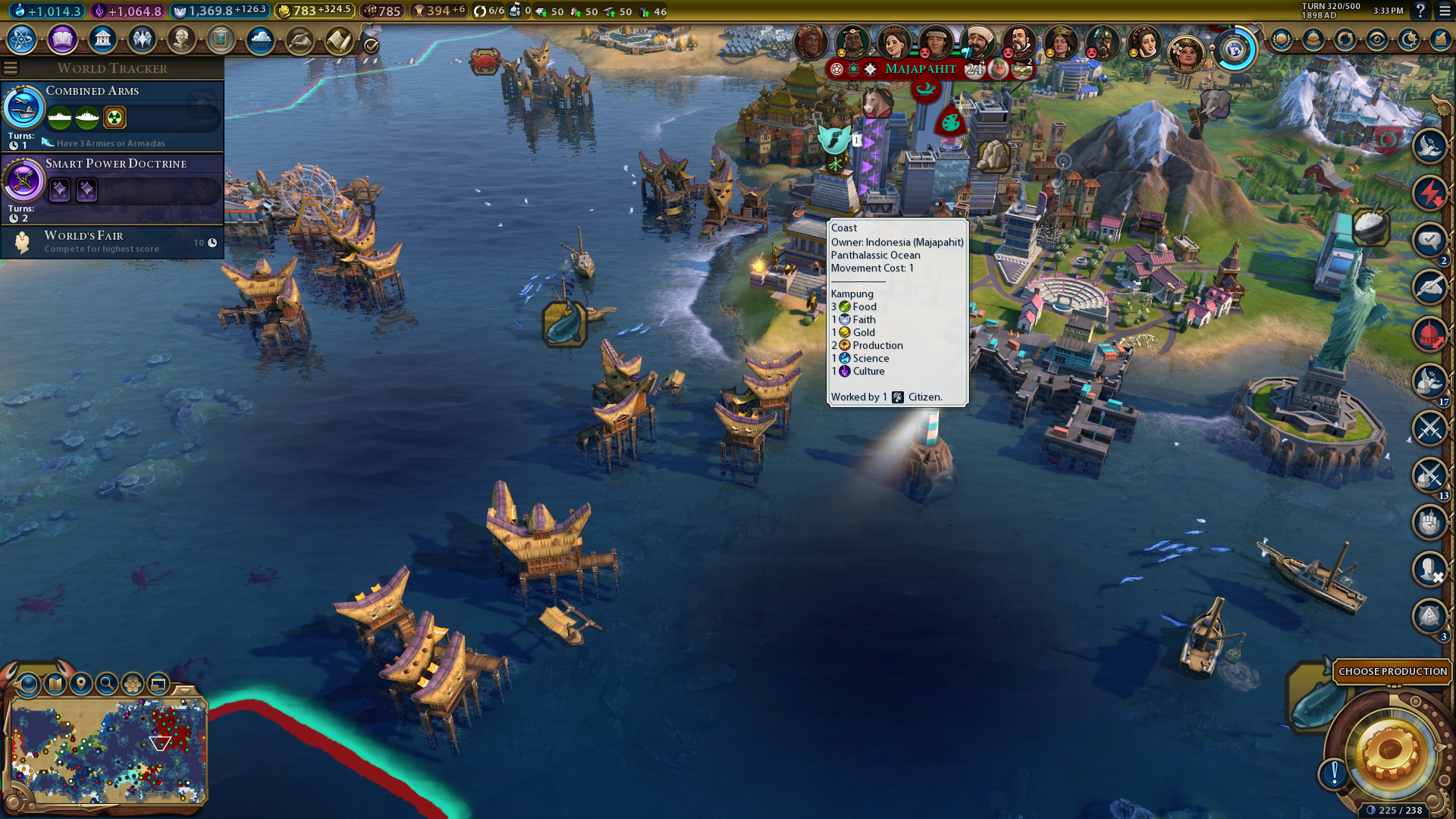Open the Great People bust icon
Screen dimensions: 1456x819
181,39
